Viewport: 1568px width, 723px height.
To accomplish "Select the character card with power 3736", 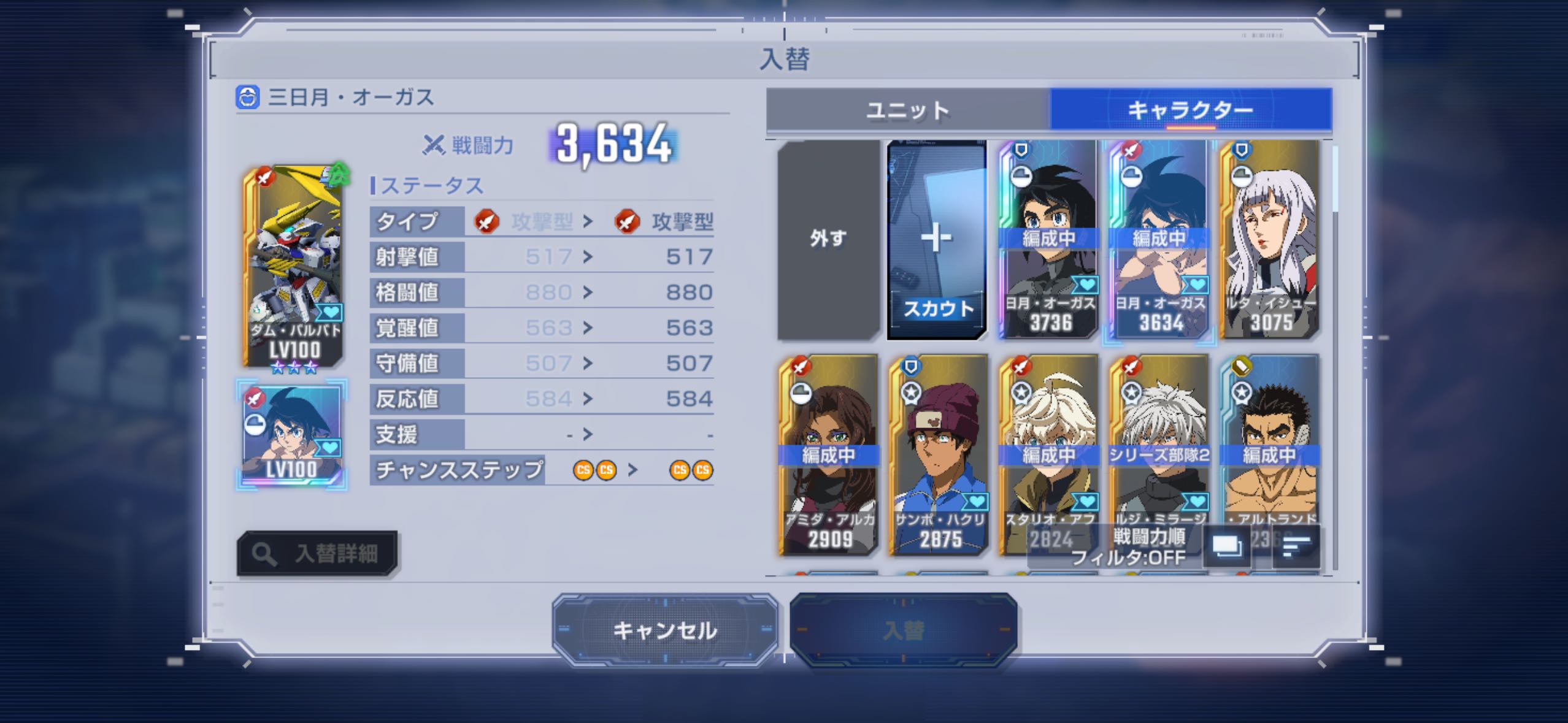I will [1048, 239].
